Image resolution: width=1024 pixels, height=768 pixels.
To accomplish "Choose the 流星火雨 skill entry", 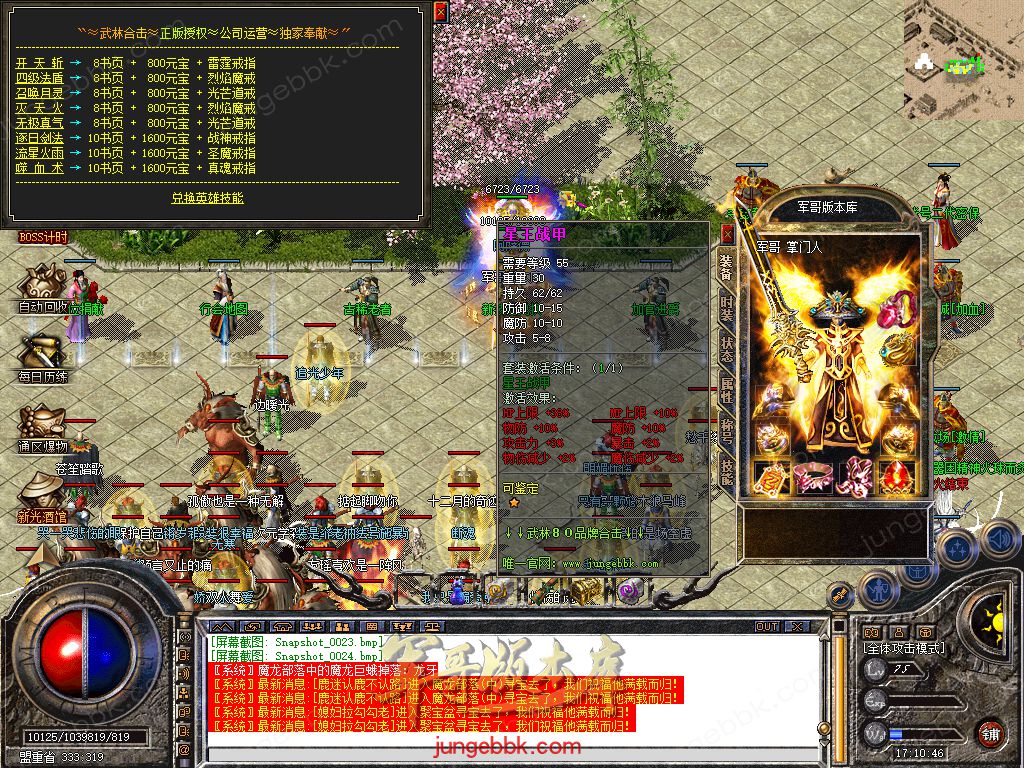I will tap(40, 153).
